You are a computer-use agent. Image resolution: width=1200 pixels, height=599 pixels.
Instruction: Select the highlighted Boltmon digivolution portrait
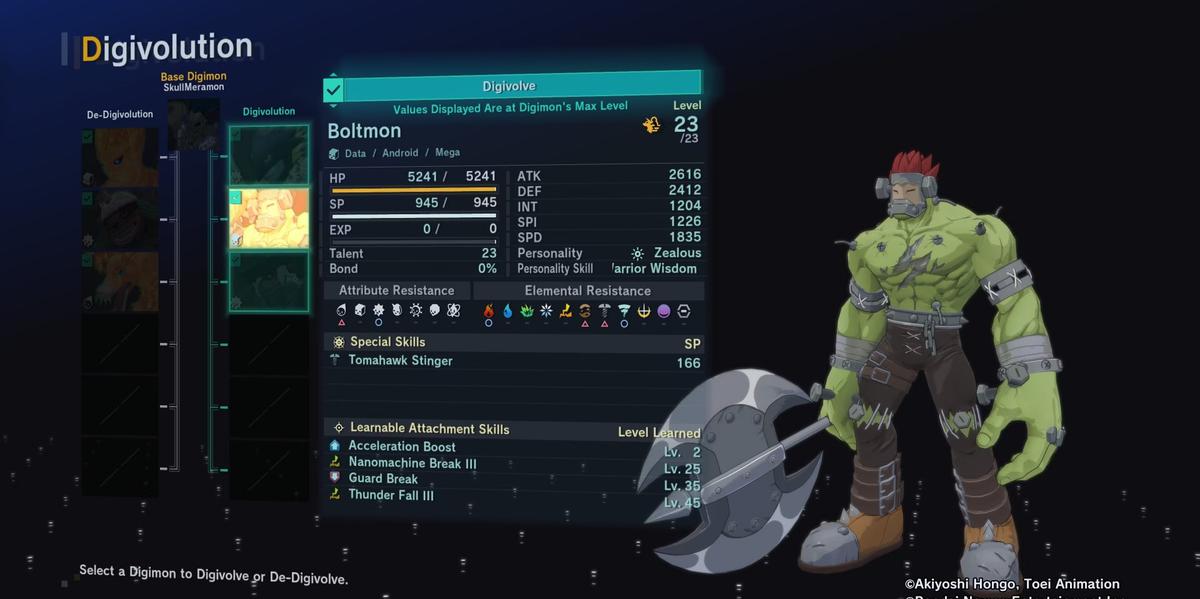click(x=268, y=218)
